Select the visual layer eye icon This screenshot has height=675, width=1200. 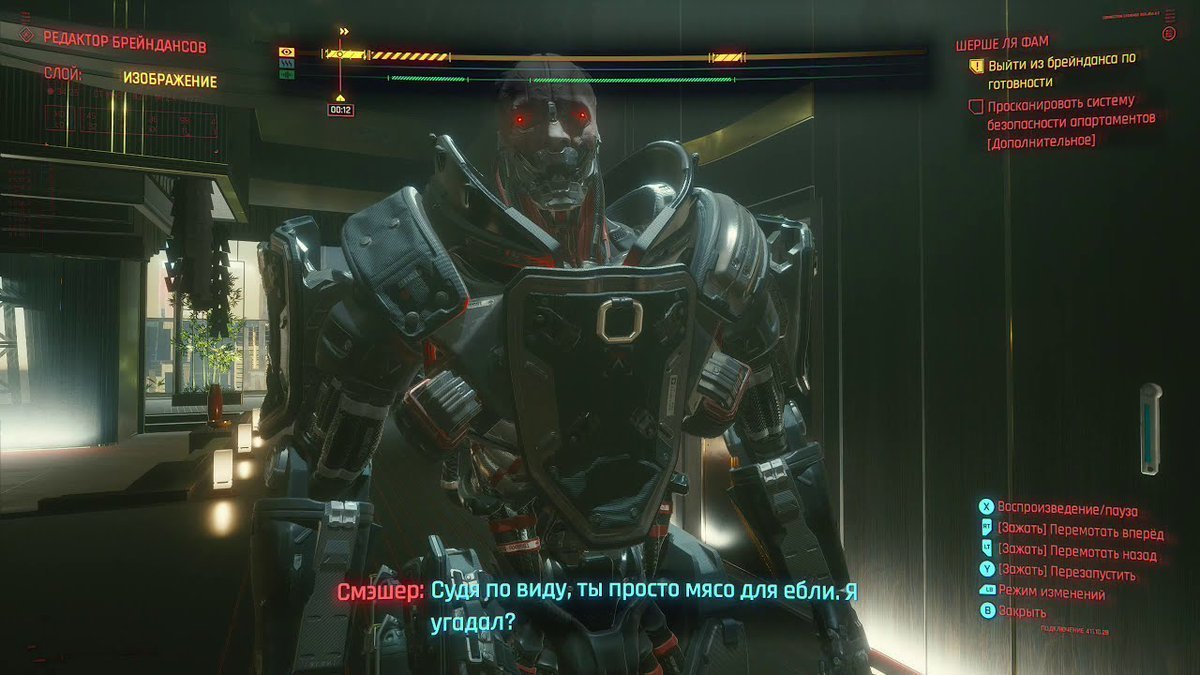[x=287, y=51]
